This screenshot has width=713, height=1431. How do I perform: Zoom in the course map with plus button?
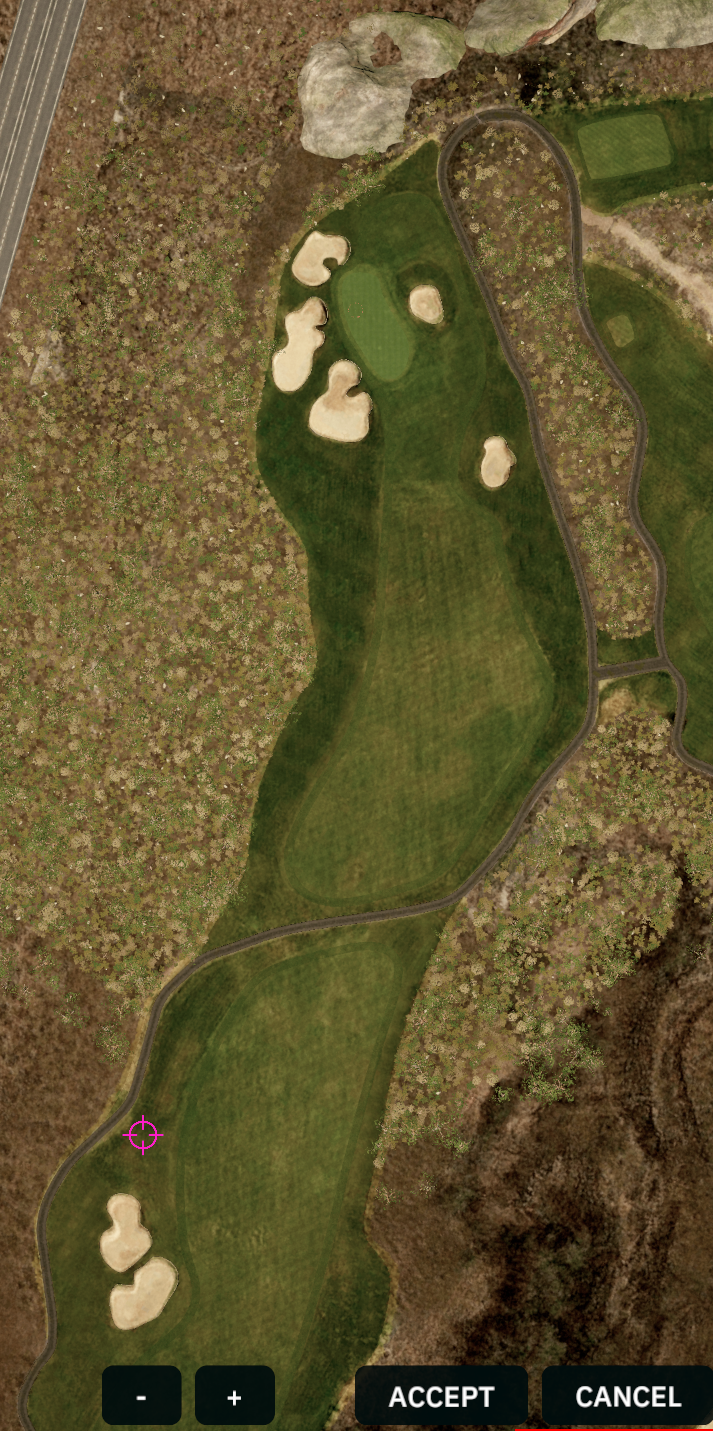coord(235,1395)
